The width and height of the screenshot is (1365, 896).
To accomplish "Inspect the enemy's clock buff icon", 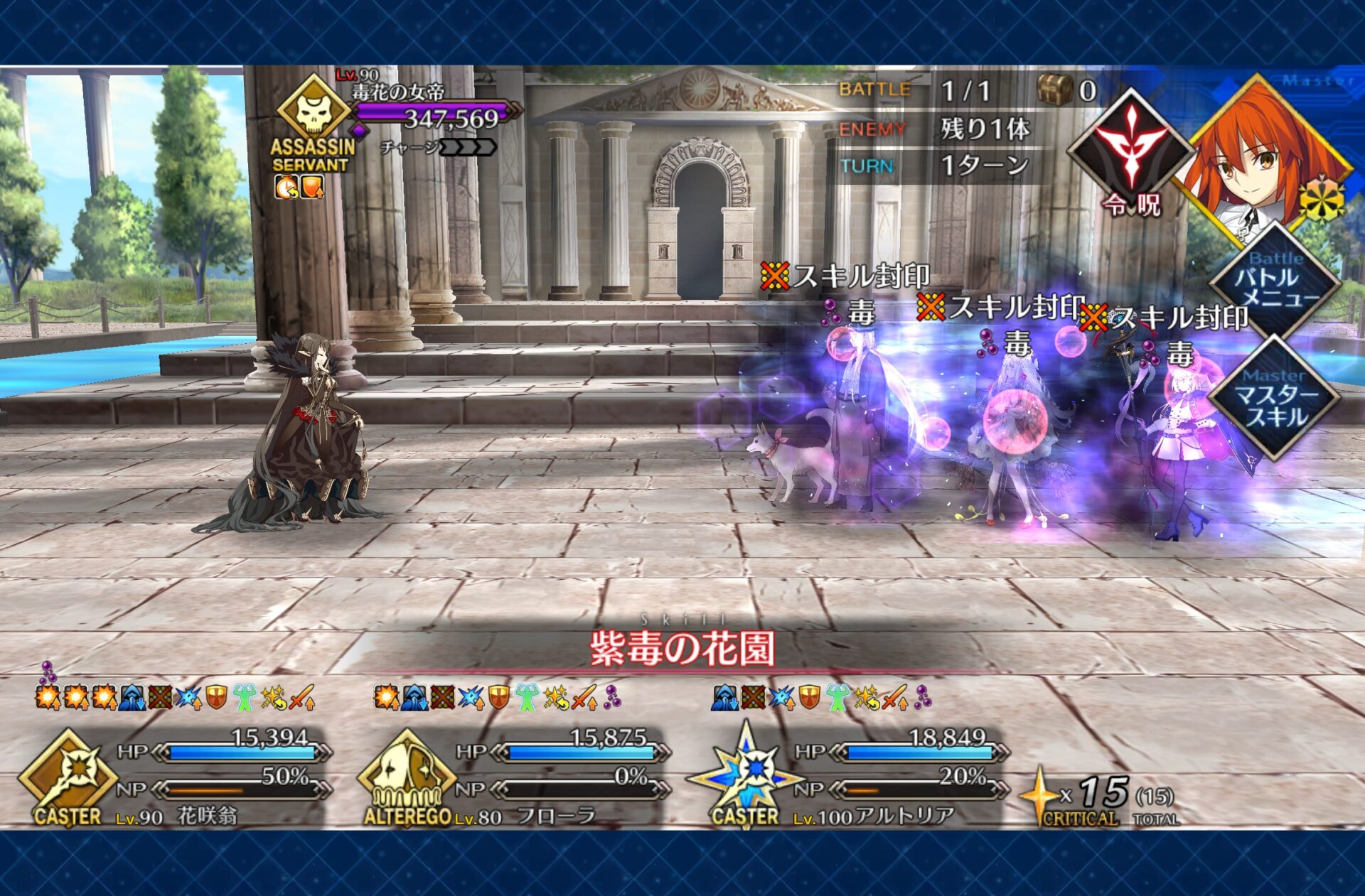I will coord(287,188).
